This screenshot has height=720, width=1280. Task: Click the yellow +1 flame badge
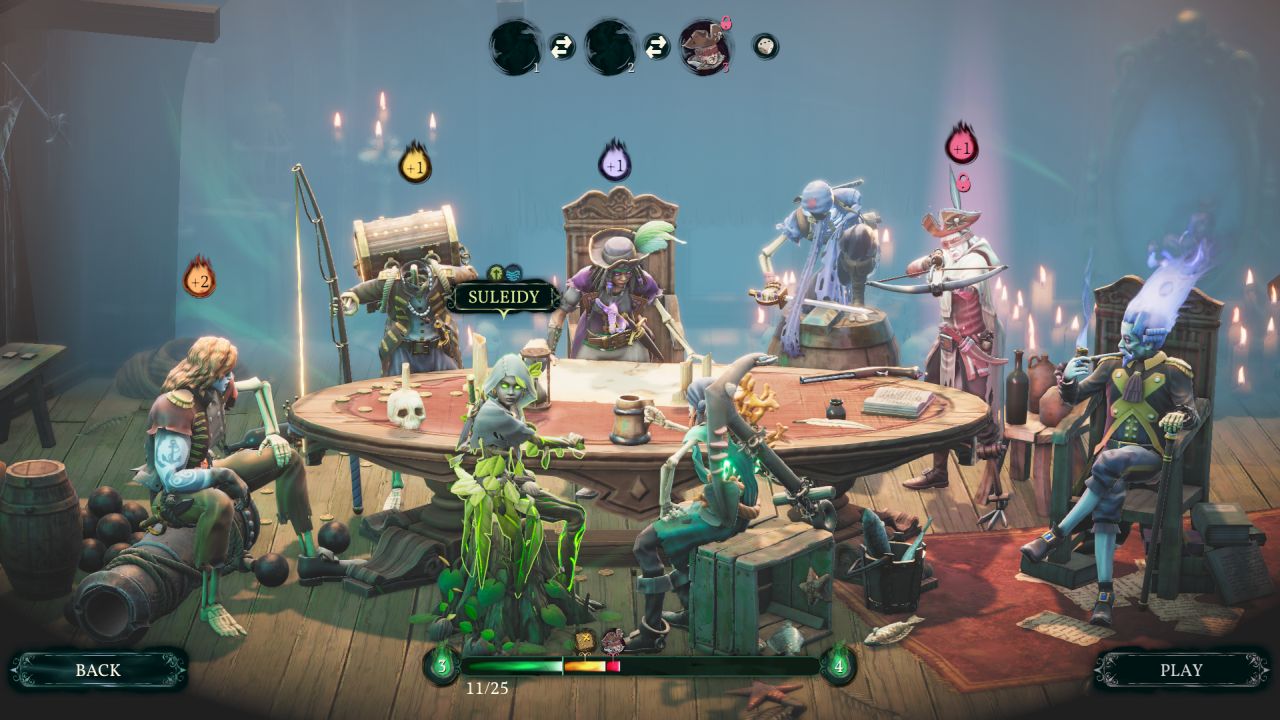415,164
